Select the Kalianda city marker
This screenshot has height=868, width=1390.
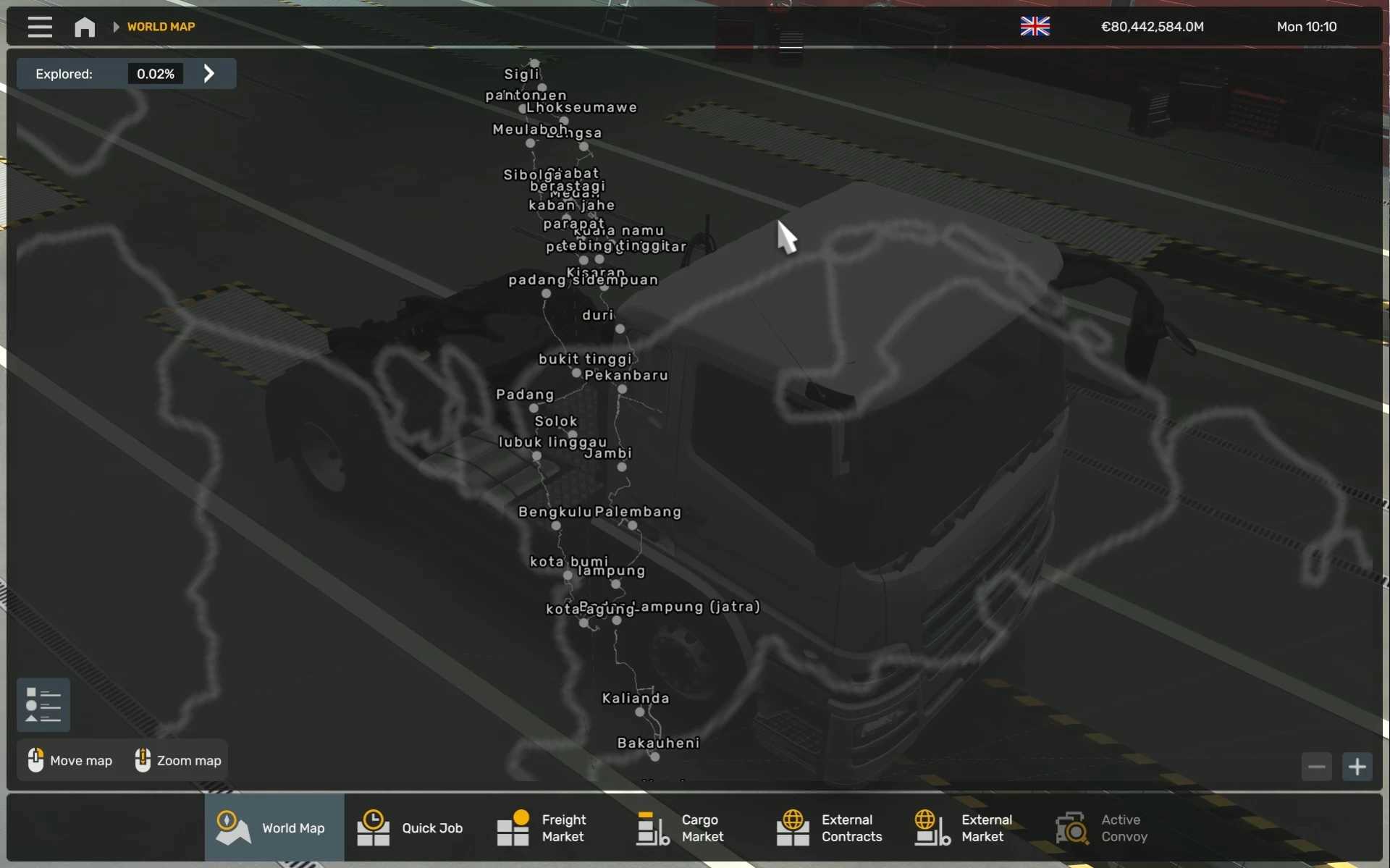point(640,712)
